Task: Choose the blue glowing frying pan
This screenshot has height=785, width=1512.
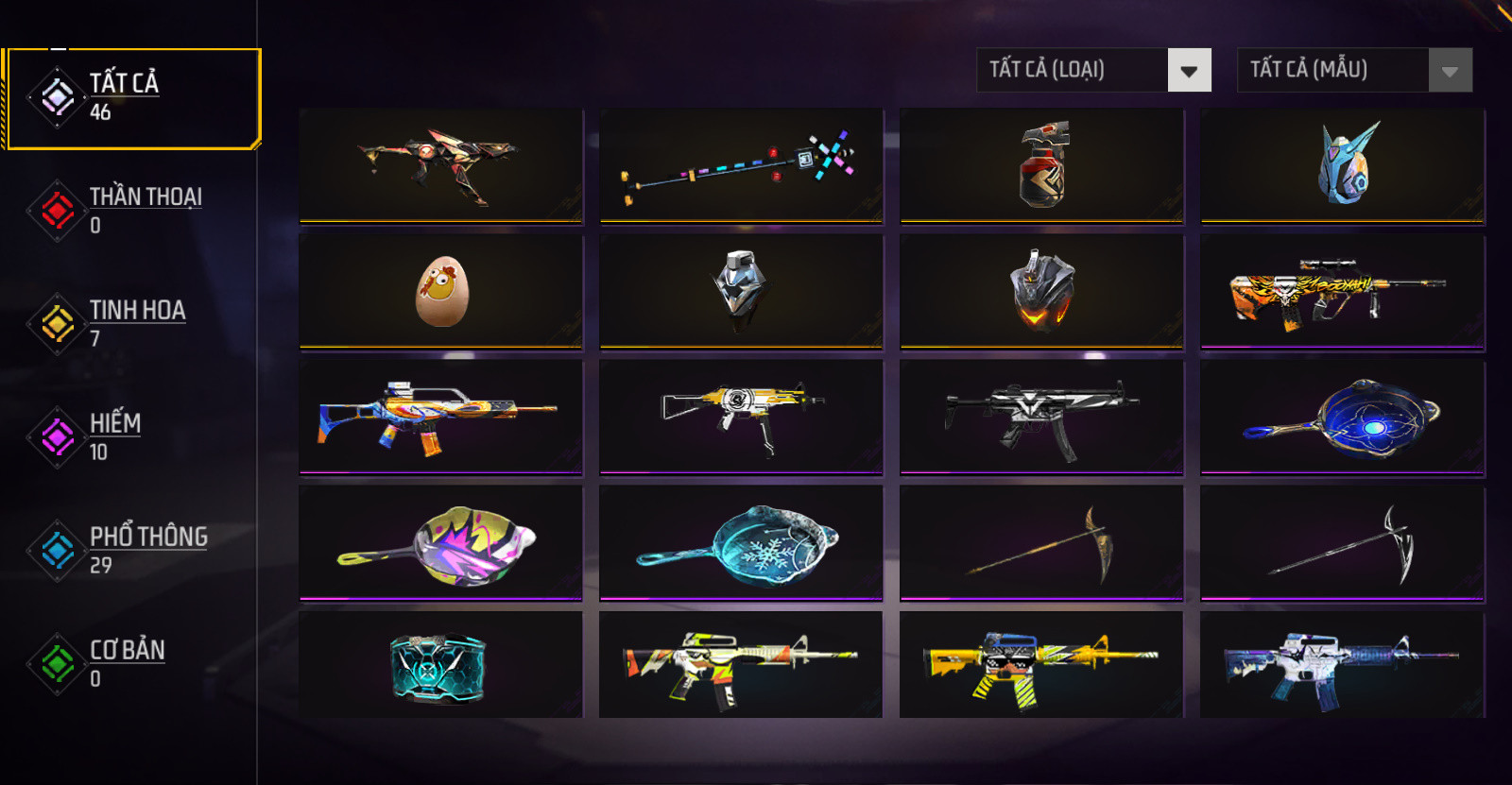Action: pyautogui.click(x=1343, y=418)
